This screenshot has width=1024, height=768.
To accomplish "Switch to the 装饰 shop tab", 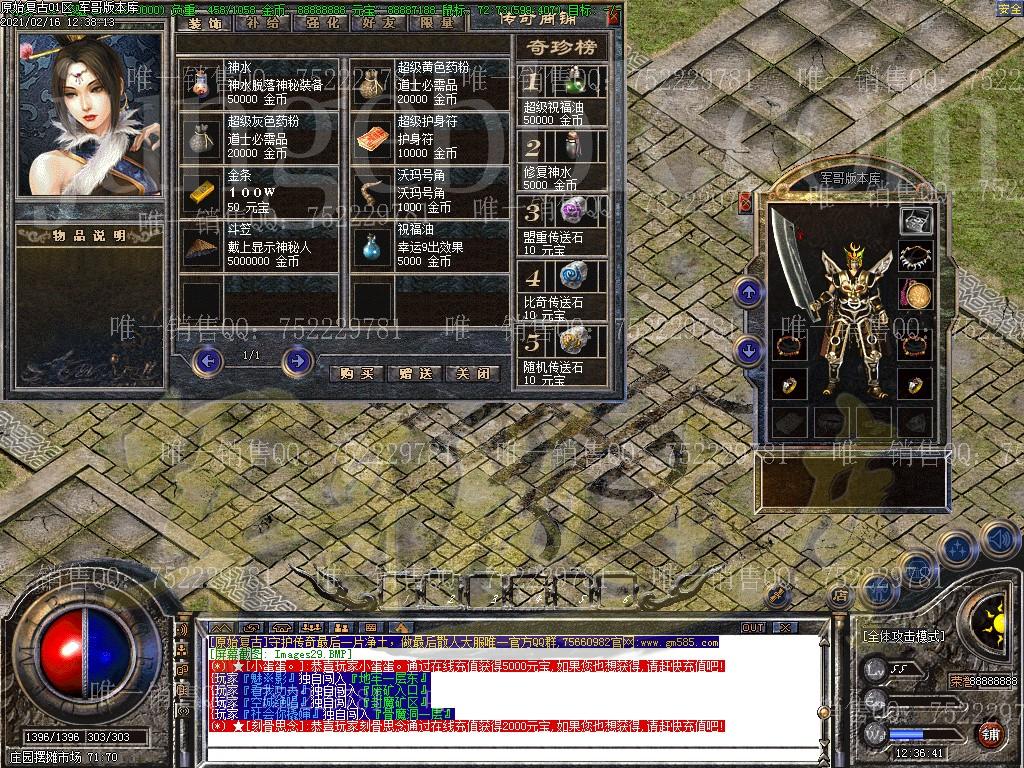I will coord(205,22).
